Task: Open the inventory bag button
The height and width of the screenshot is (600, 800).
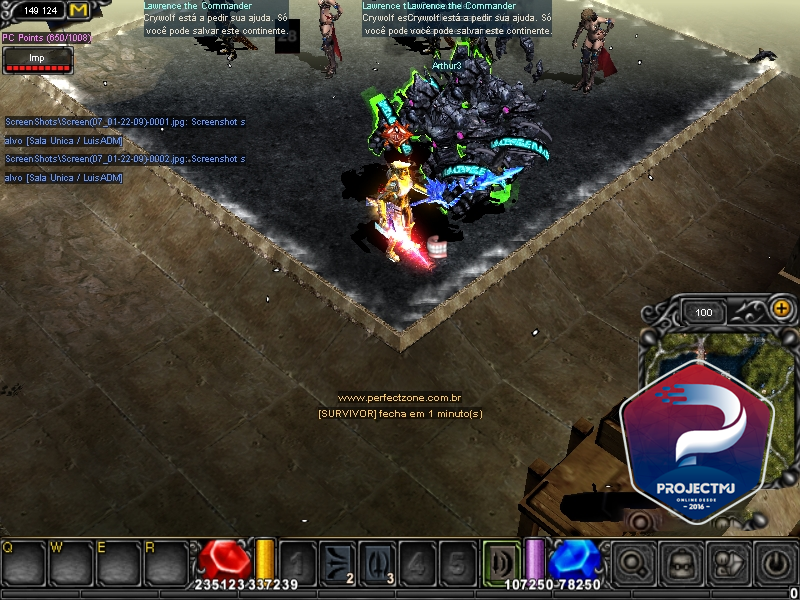Action: pyautogui.click(x=680, y=564)
